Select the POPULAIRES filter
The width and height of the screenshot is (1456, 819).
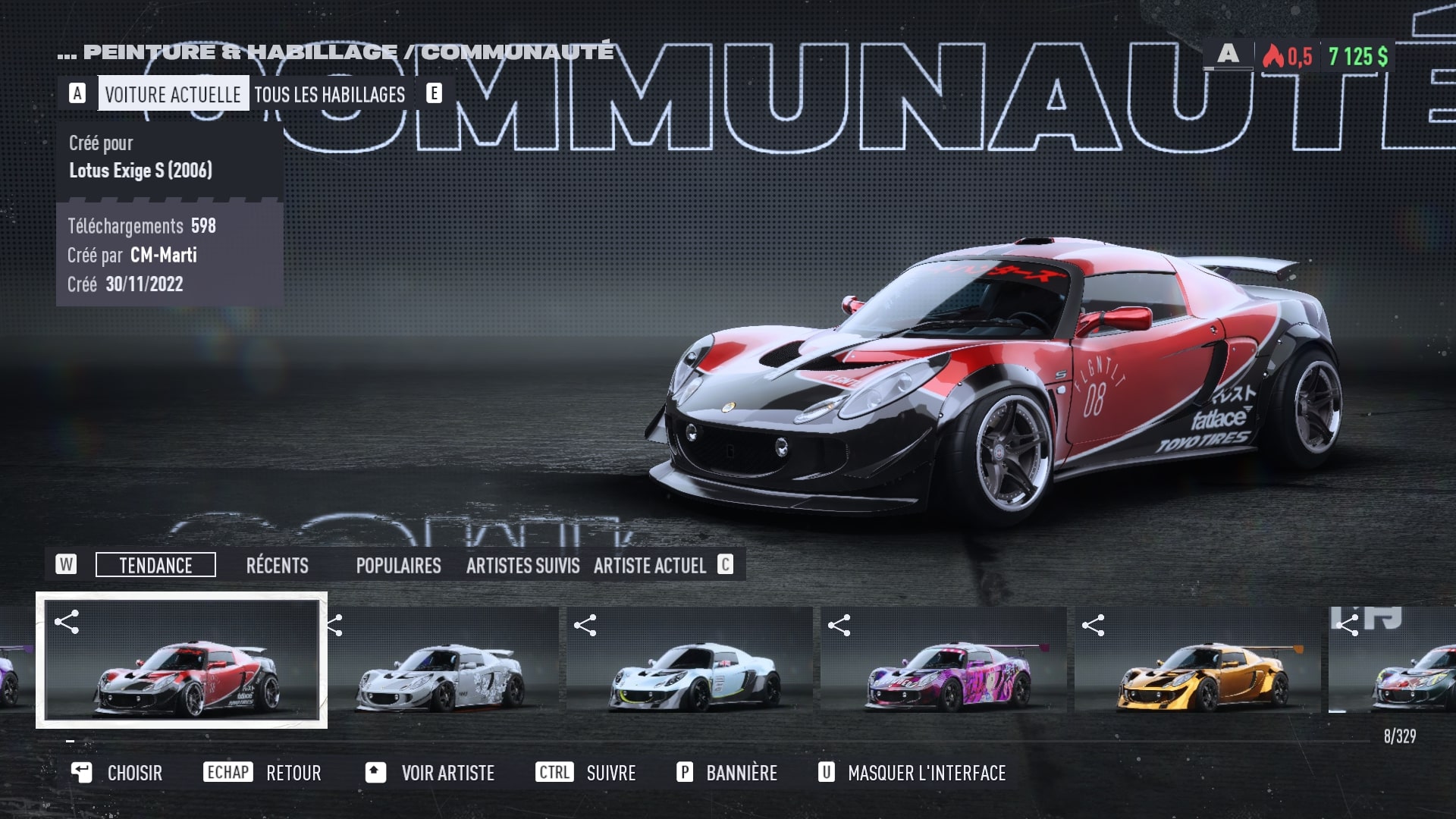pyautogui.click(x=399, y=566)
